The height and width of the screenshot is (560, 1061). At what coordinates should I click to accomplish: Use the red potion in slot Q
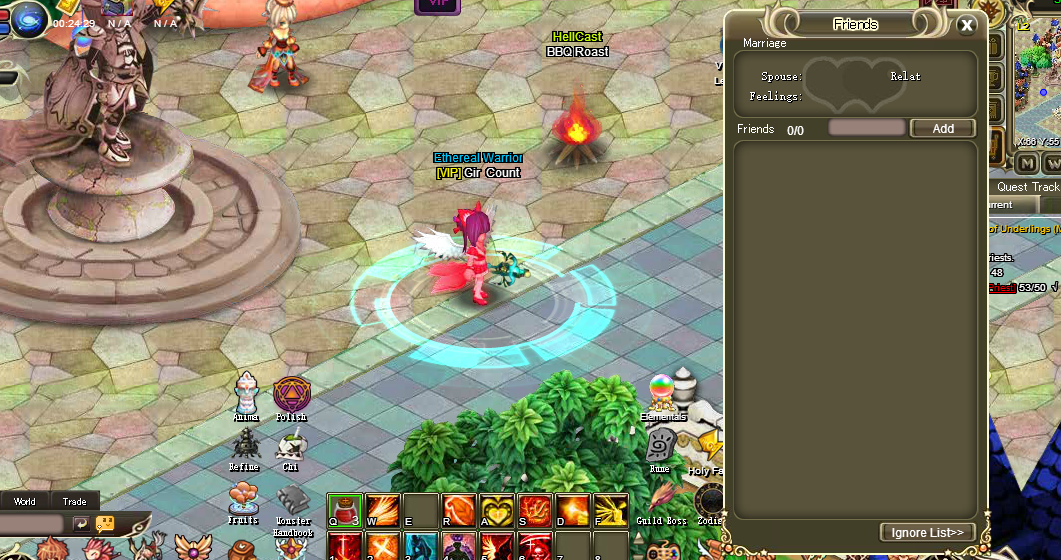pyautogui.click(x=345, y=510)
